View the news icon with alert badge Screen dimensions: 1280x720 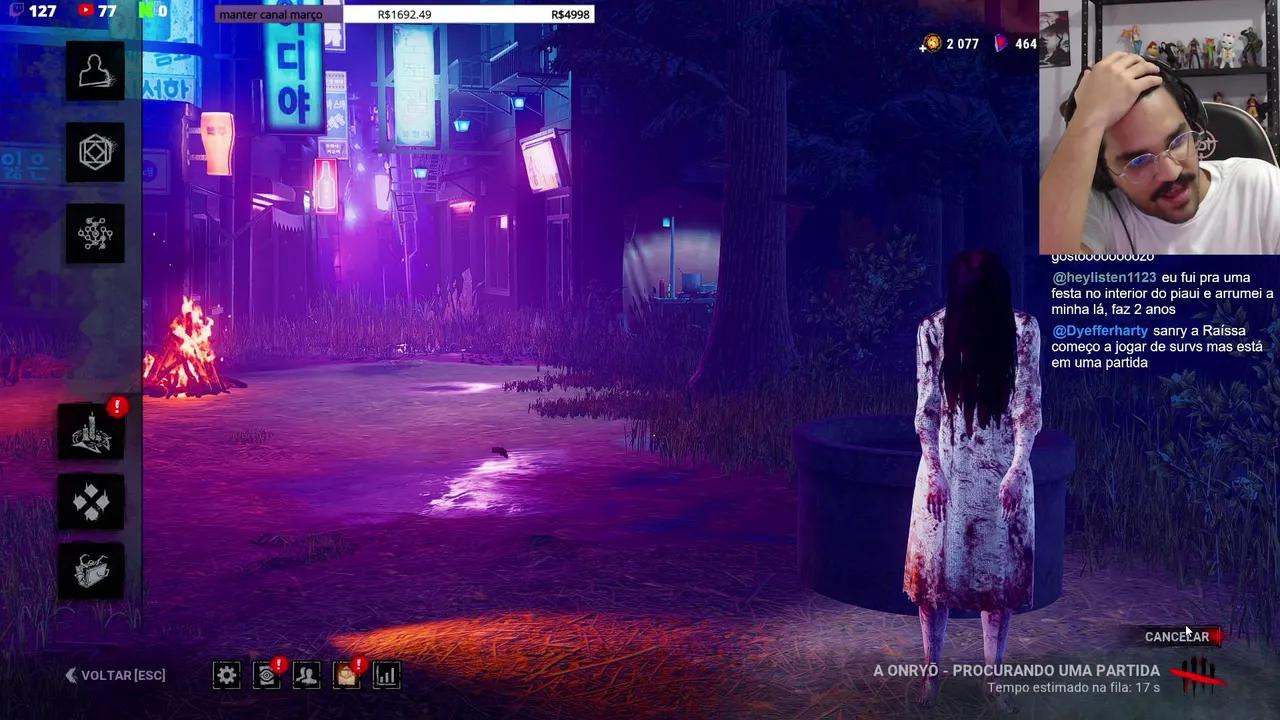click(266, 676)
